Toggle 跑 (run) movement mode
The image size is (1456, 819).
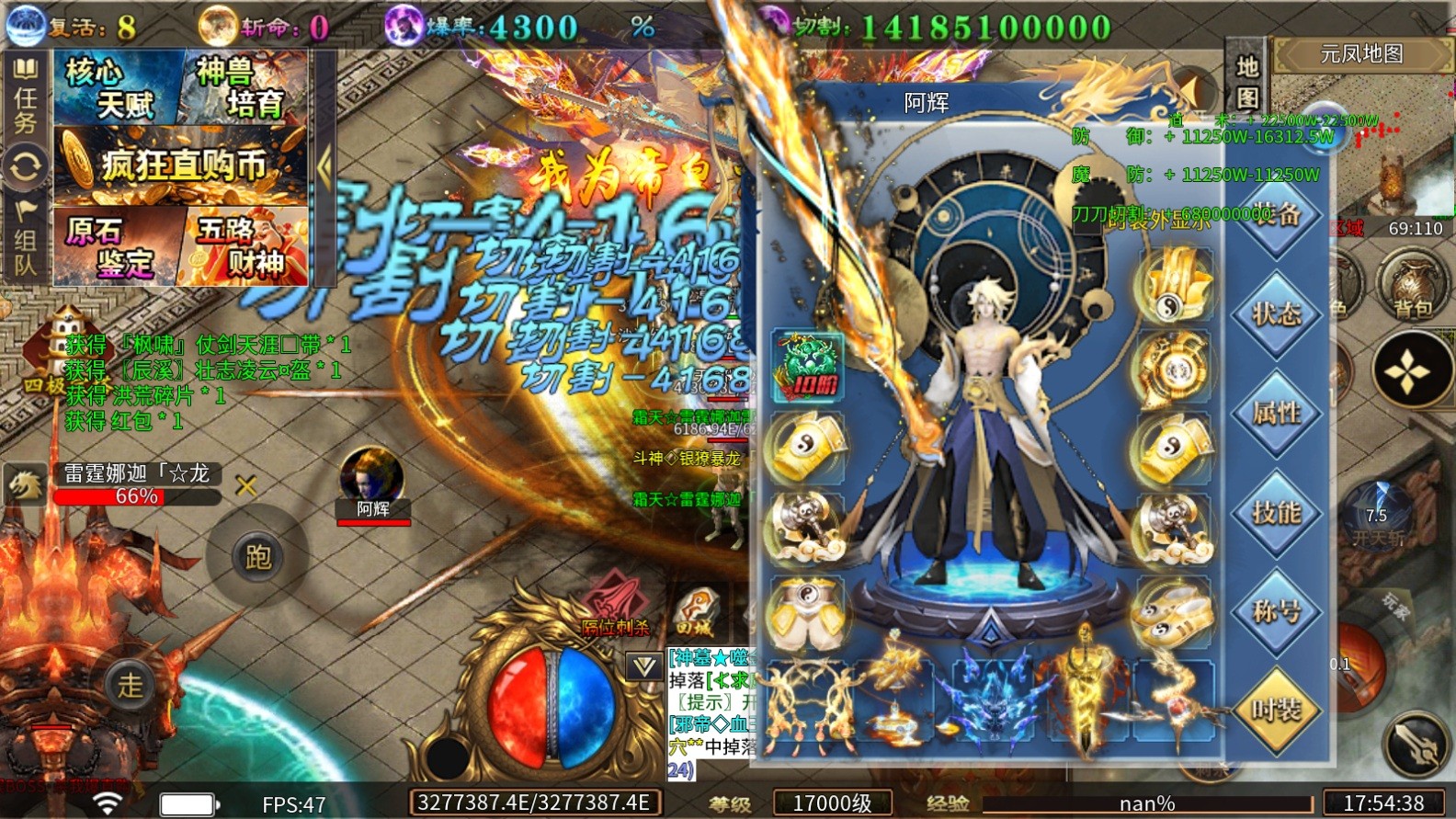(x=258, y=558)
